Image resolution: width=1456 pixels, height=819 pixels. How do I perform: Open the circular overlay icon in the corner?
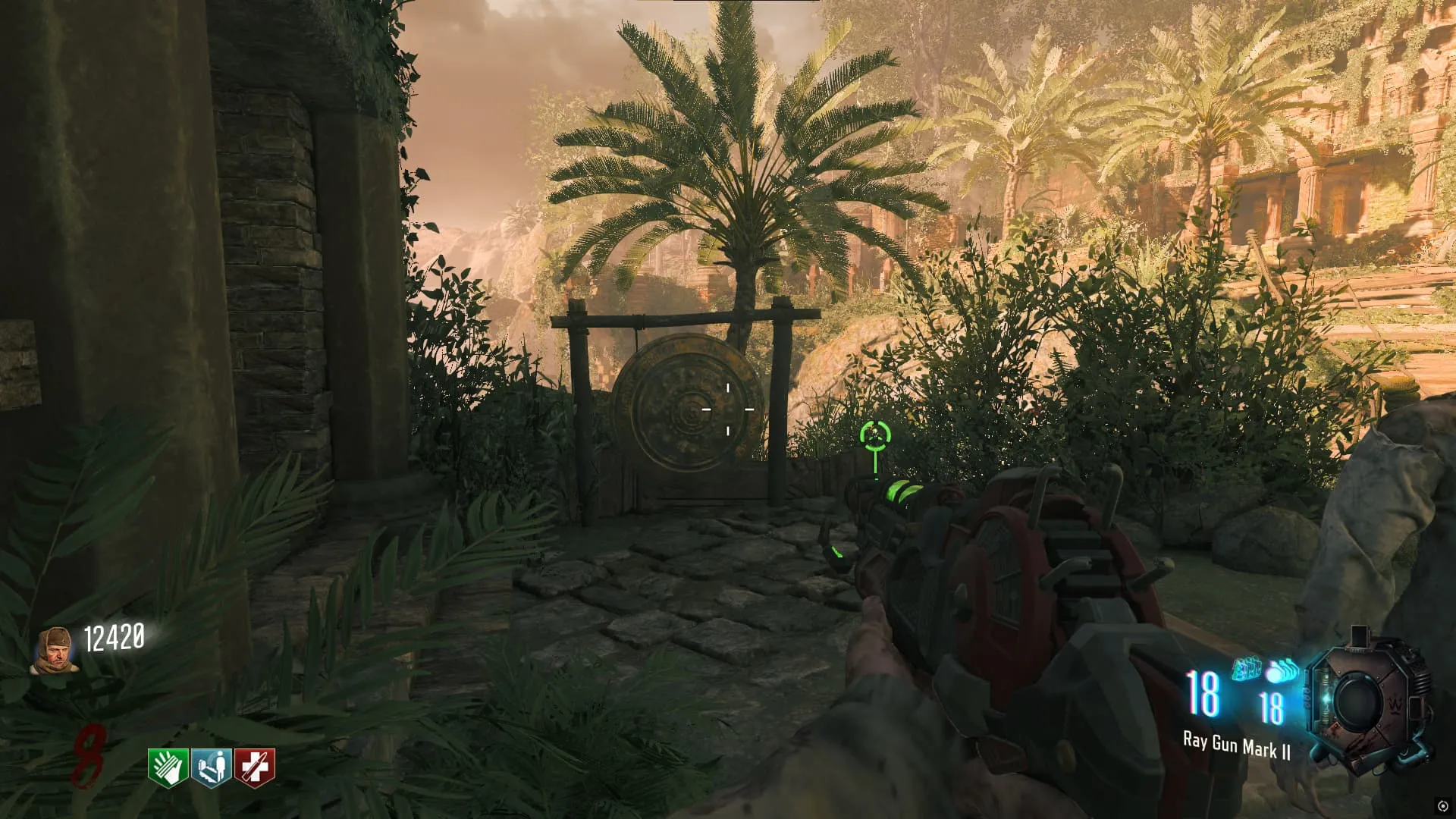coord(1442,805)
